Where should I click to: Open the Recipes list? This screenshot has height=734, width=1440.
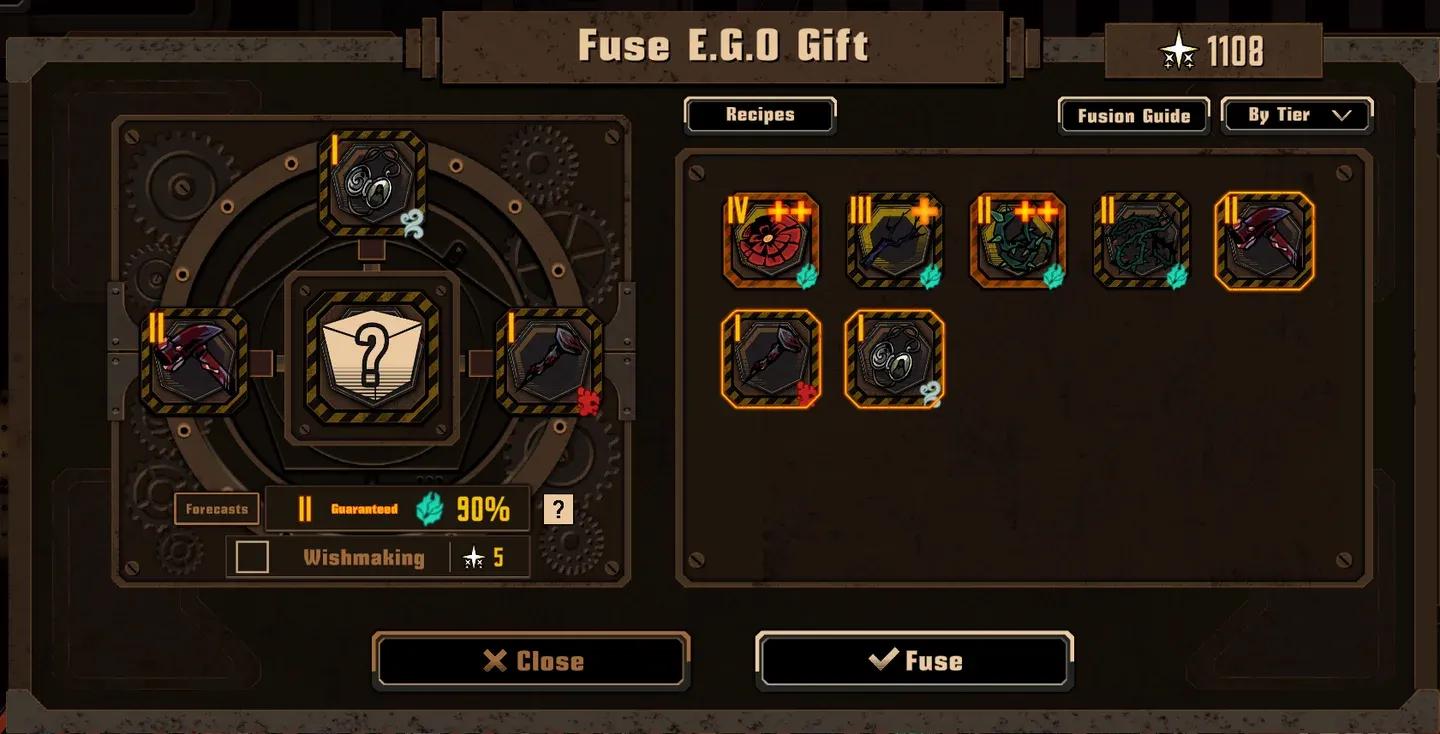[760, 115]
